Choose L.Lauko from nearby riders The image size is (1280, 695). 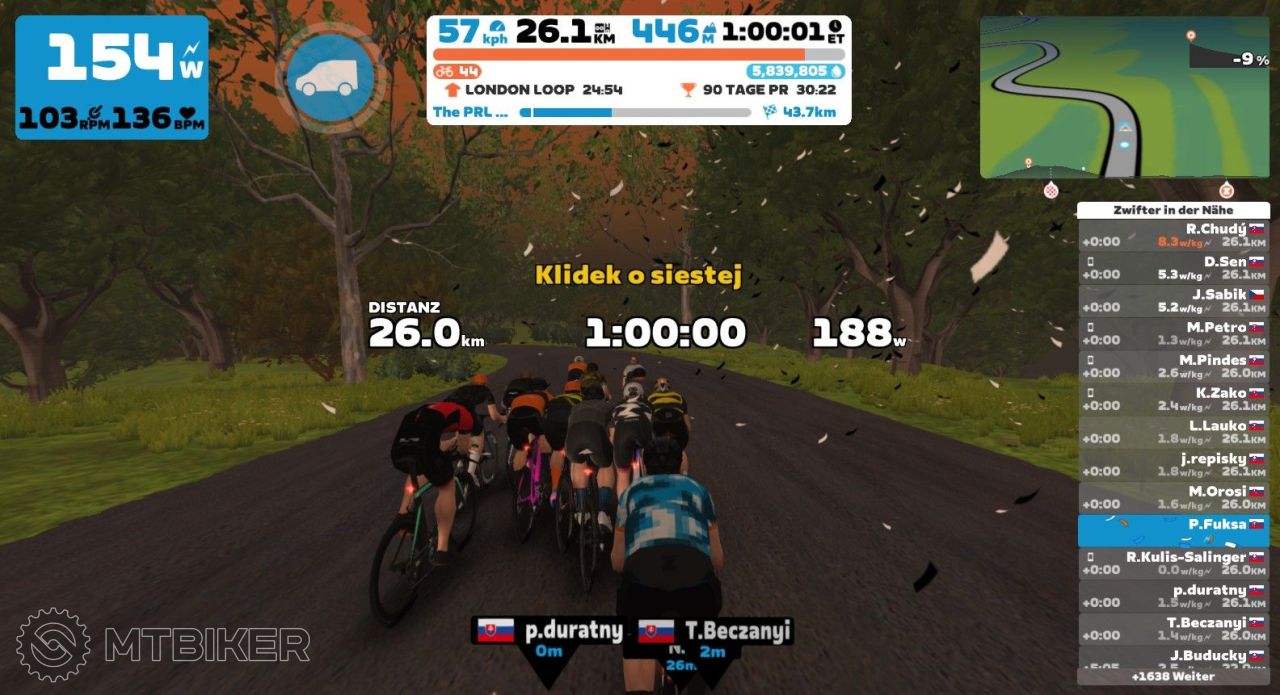coord(1173,432)
